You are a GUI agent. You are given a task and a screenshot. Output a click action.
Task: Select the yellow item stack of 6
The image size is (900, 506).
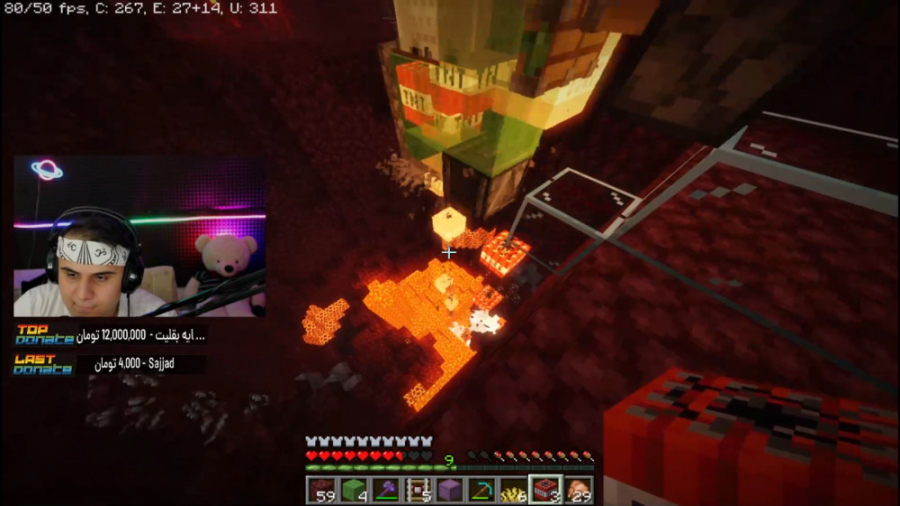pos(513,490)
